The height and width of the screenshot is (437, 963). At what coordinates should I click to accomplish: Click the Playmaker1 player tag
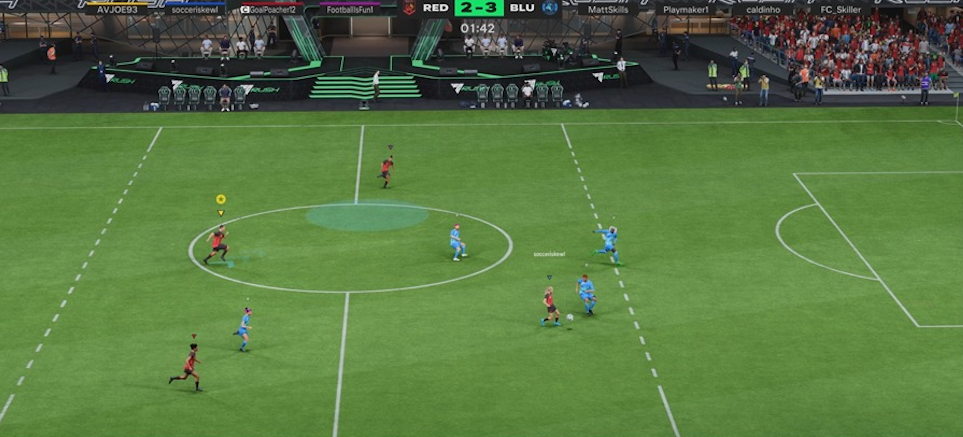(x=686, y=9)
